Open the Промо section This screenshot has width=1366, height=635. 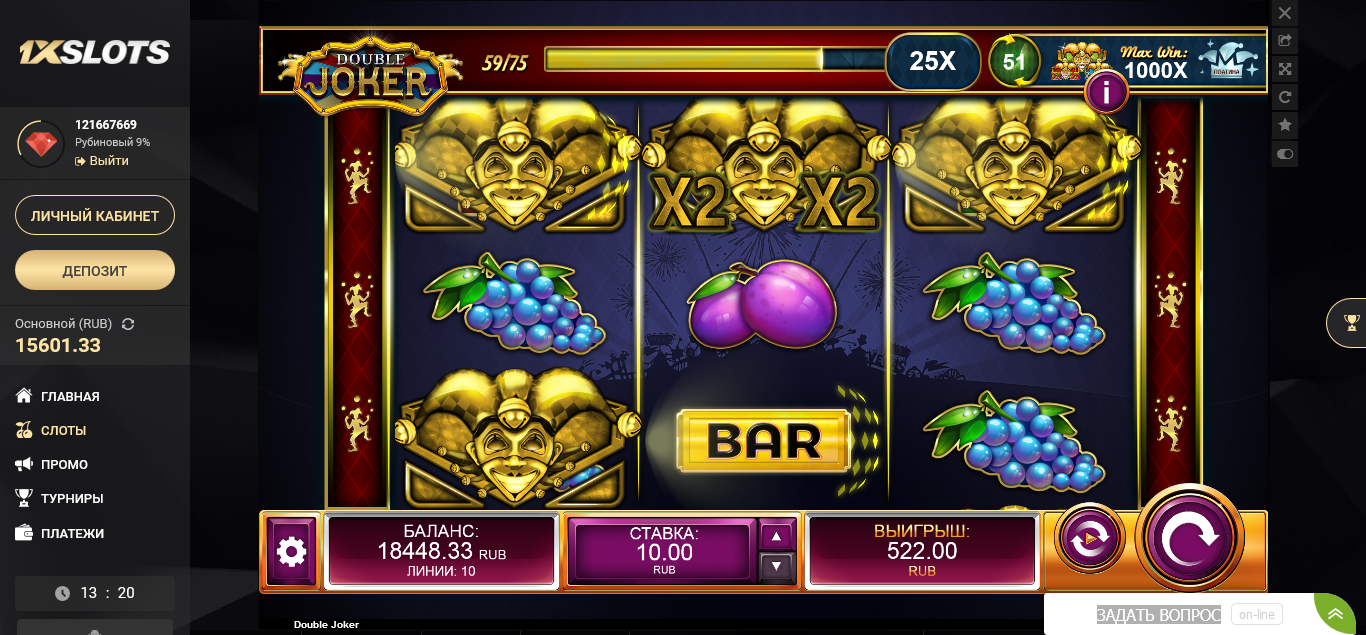[64, 464]
